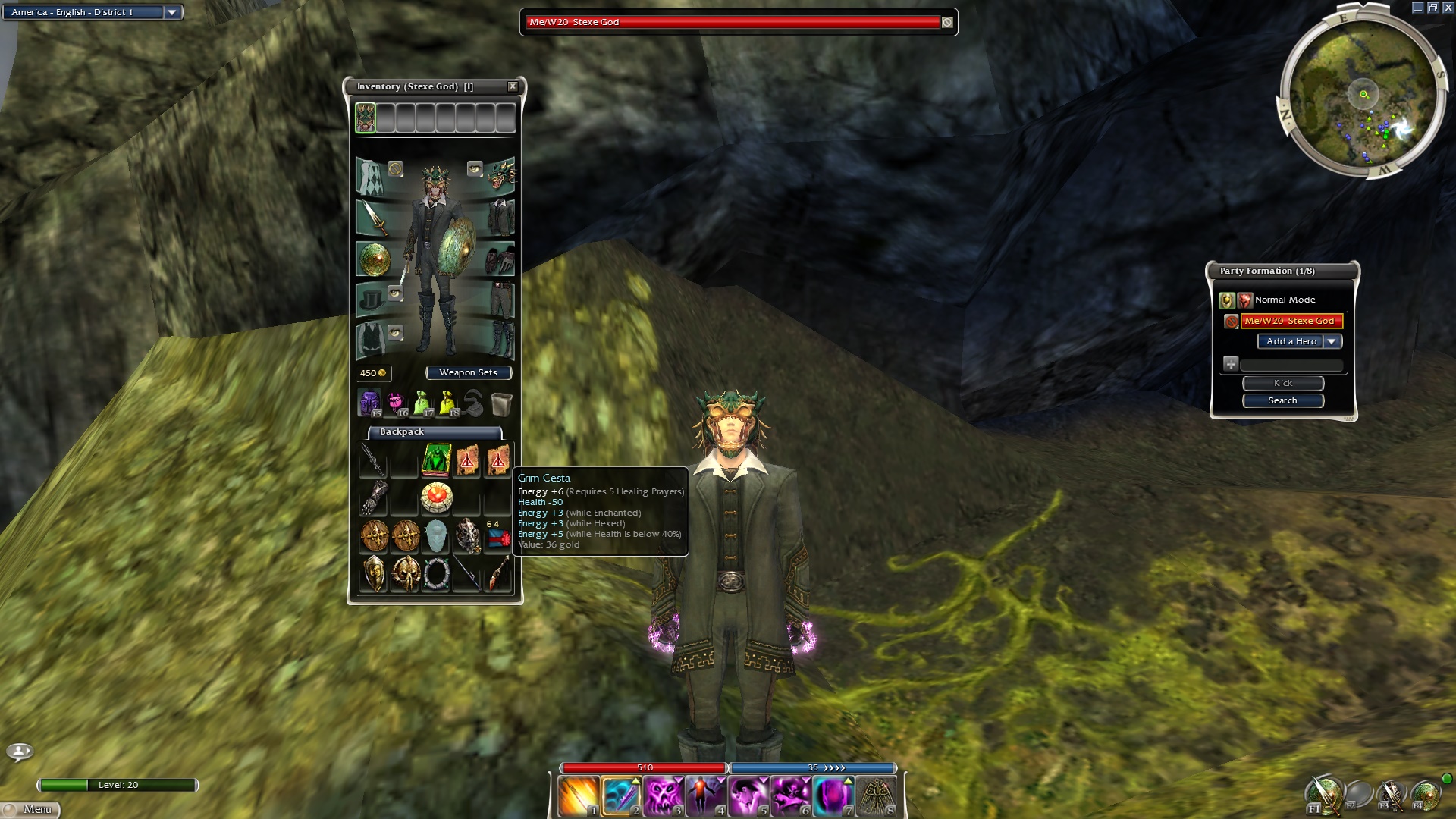Select the equipped sword slot
Screen dimensions: 1456x819
click(372, 218)
